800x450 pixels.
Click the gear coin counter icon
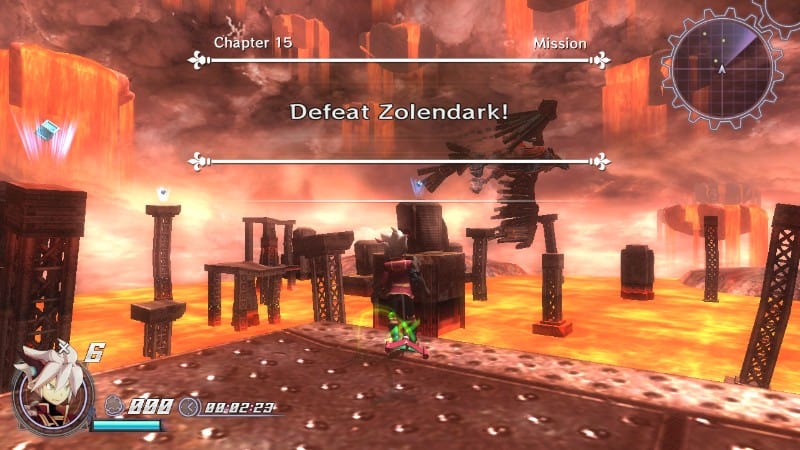click(115, 407)
